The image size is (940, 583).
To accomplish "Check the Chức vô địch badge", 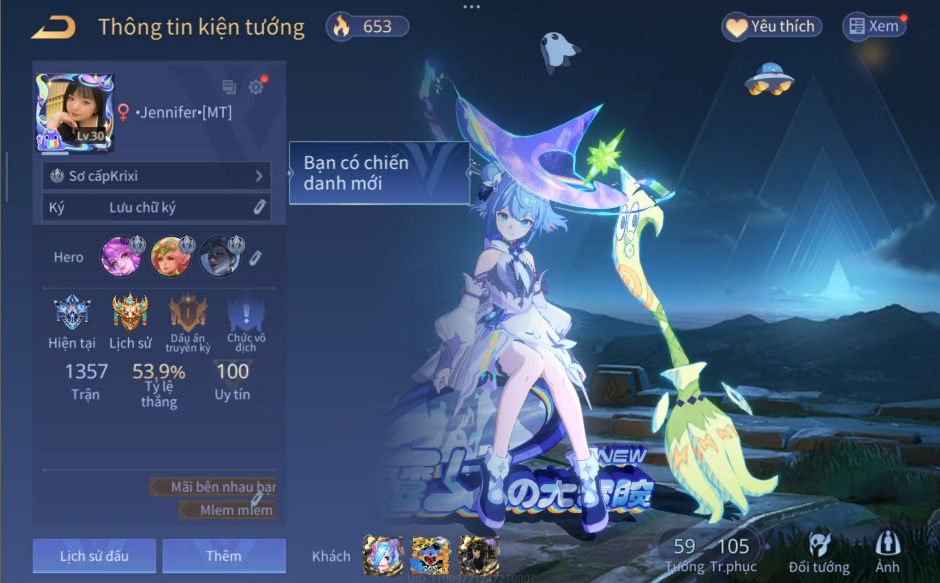I will [246, 315].
